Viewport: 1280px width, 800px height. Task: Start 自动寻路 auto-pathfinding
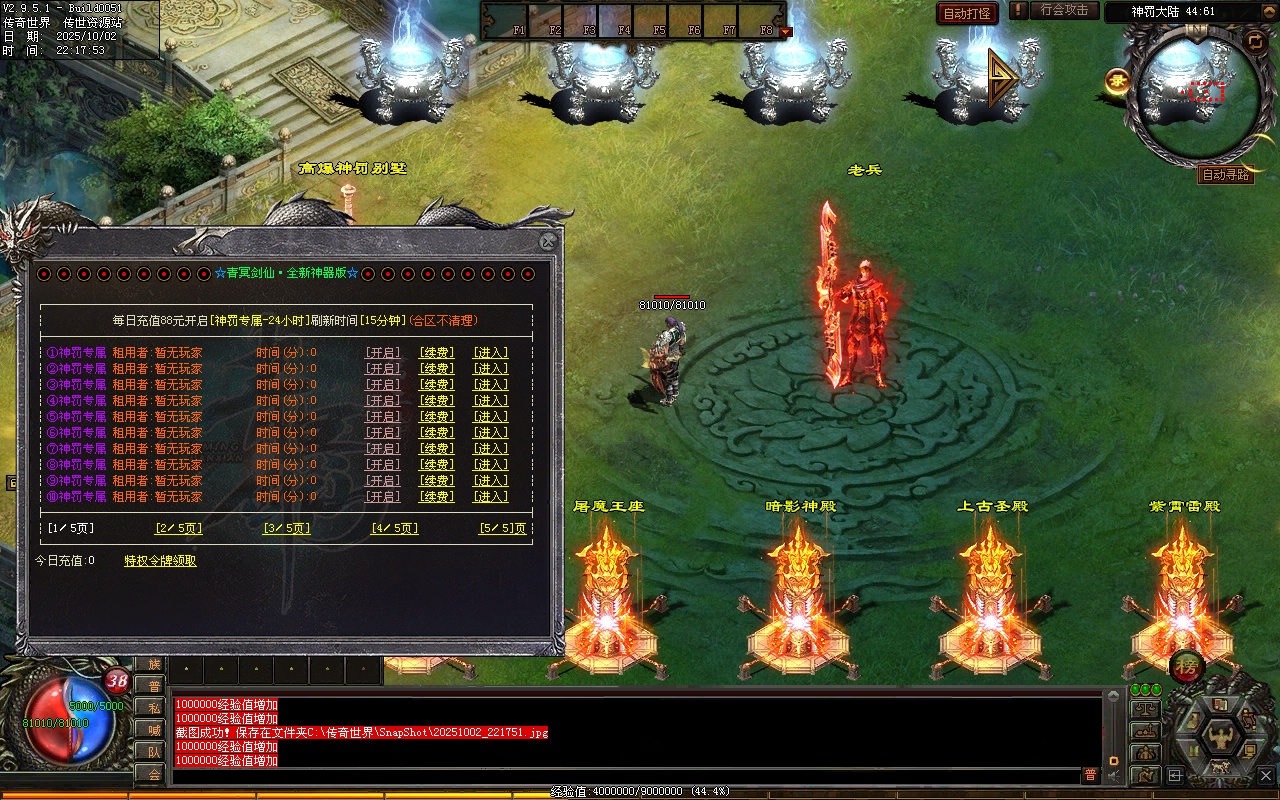1225,175
